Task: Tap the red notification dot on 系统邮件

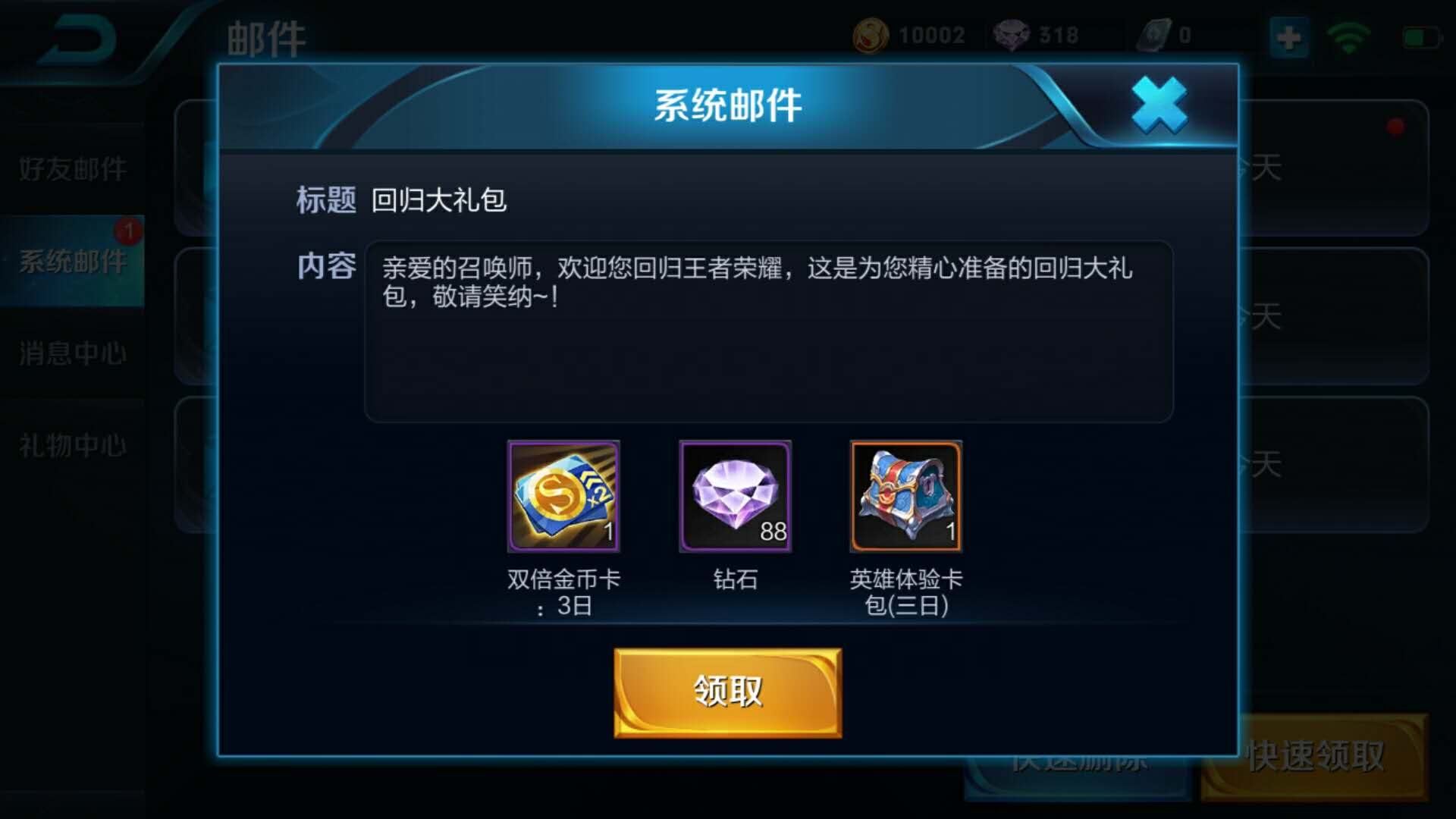Action: [x=127, y=232]
